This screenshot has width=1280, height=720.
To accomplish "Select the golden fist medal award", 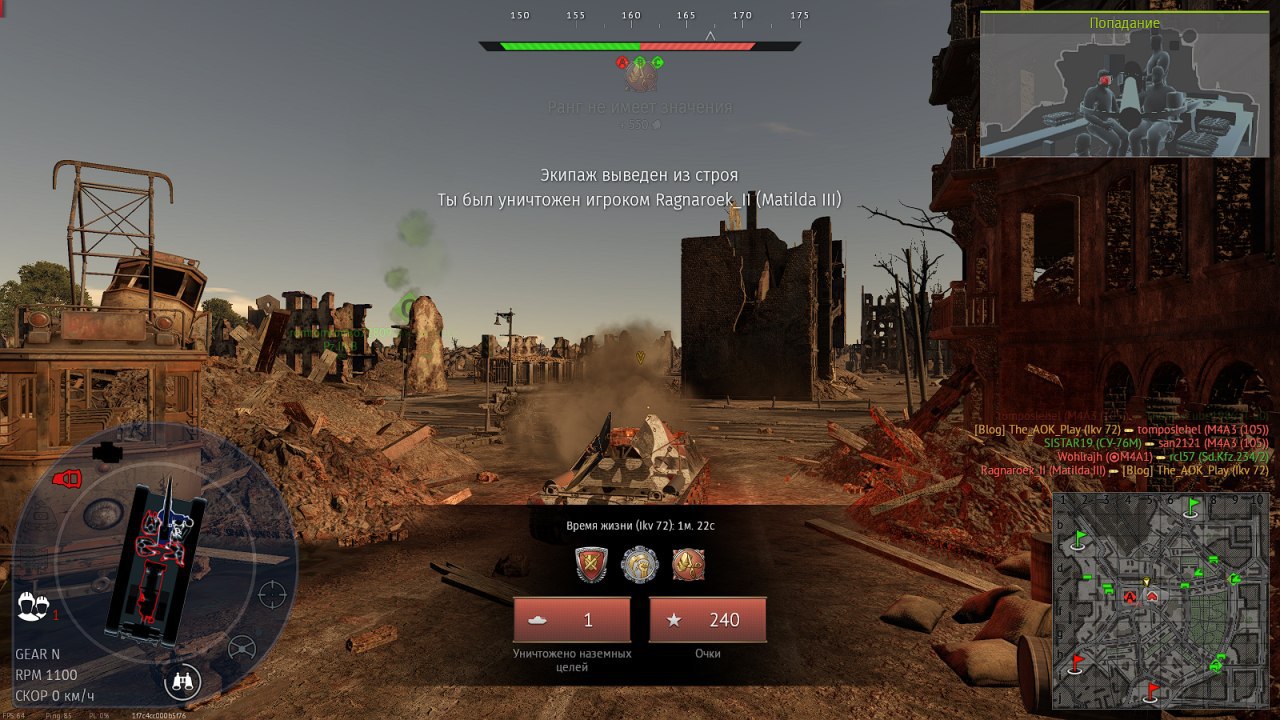I will coord(640,565).
